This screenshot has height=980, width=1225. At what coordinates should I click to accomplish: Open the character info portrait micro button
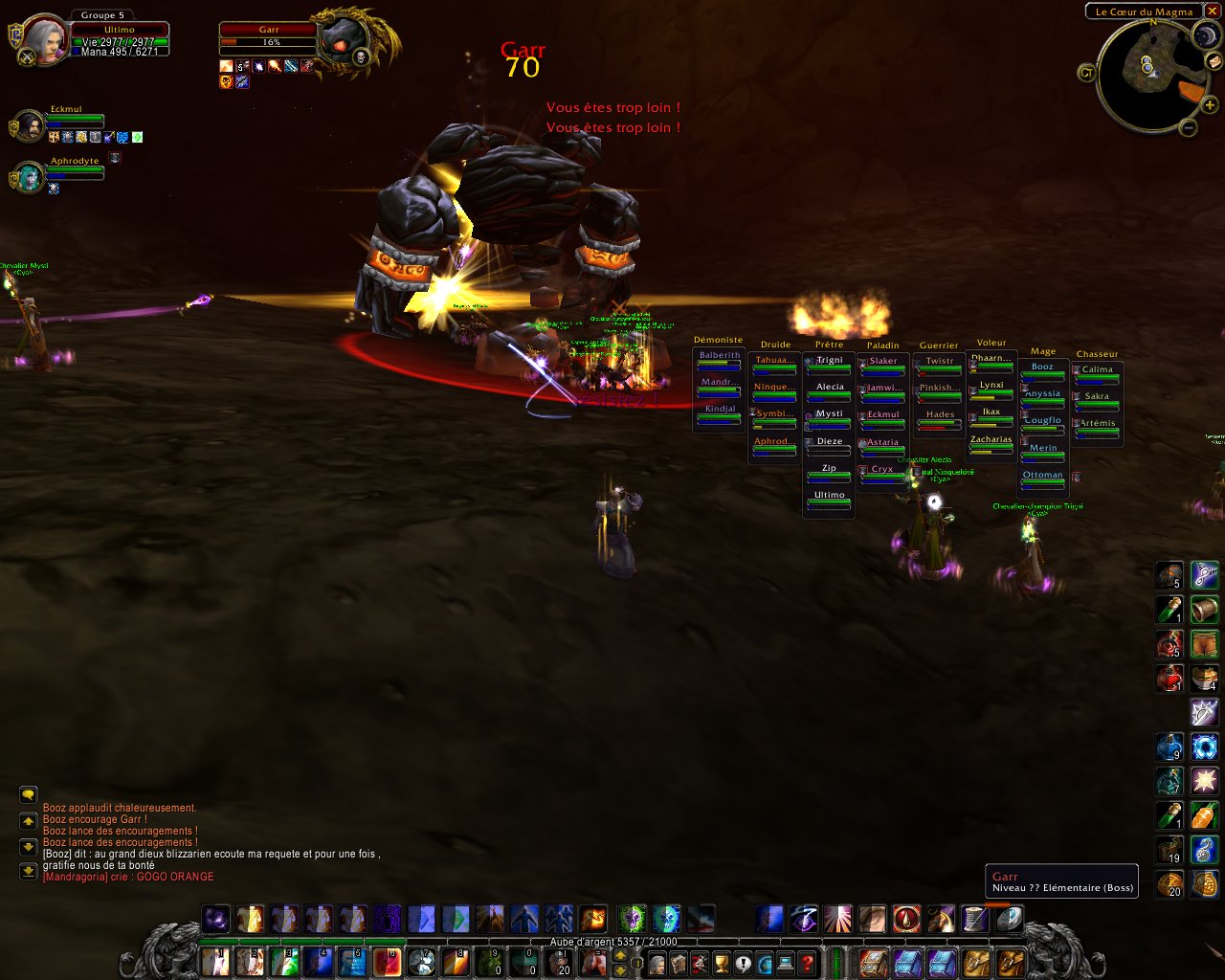pyautogui.click(x=657, y=963)
